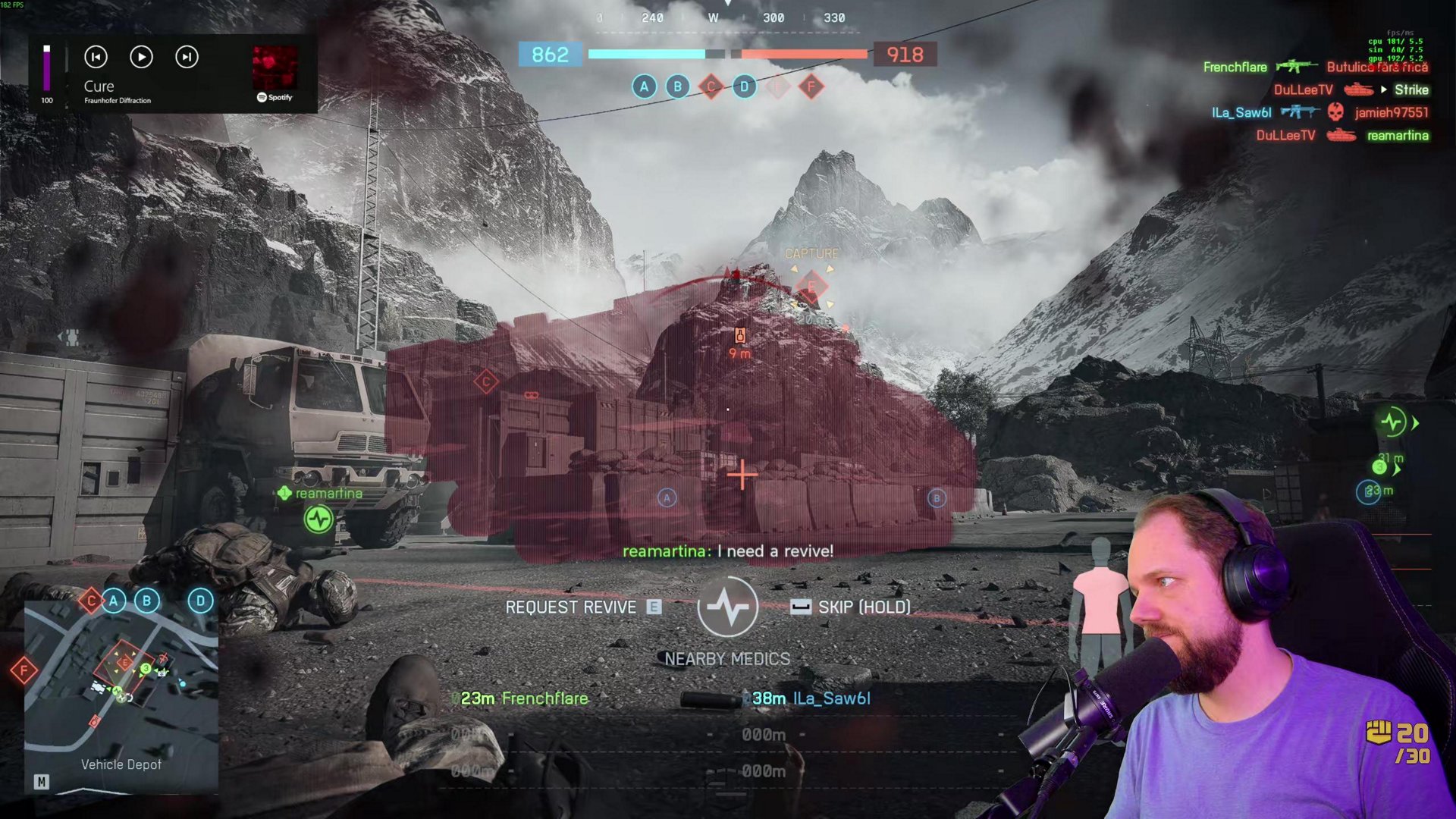
Task: Go back to the previous Spotify track
Action: 96,57
